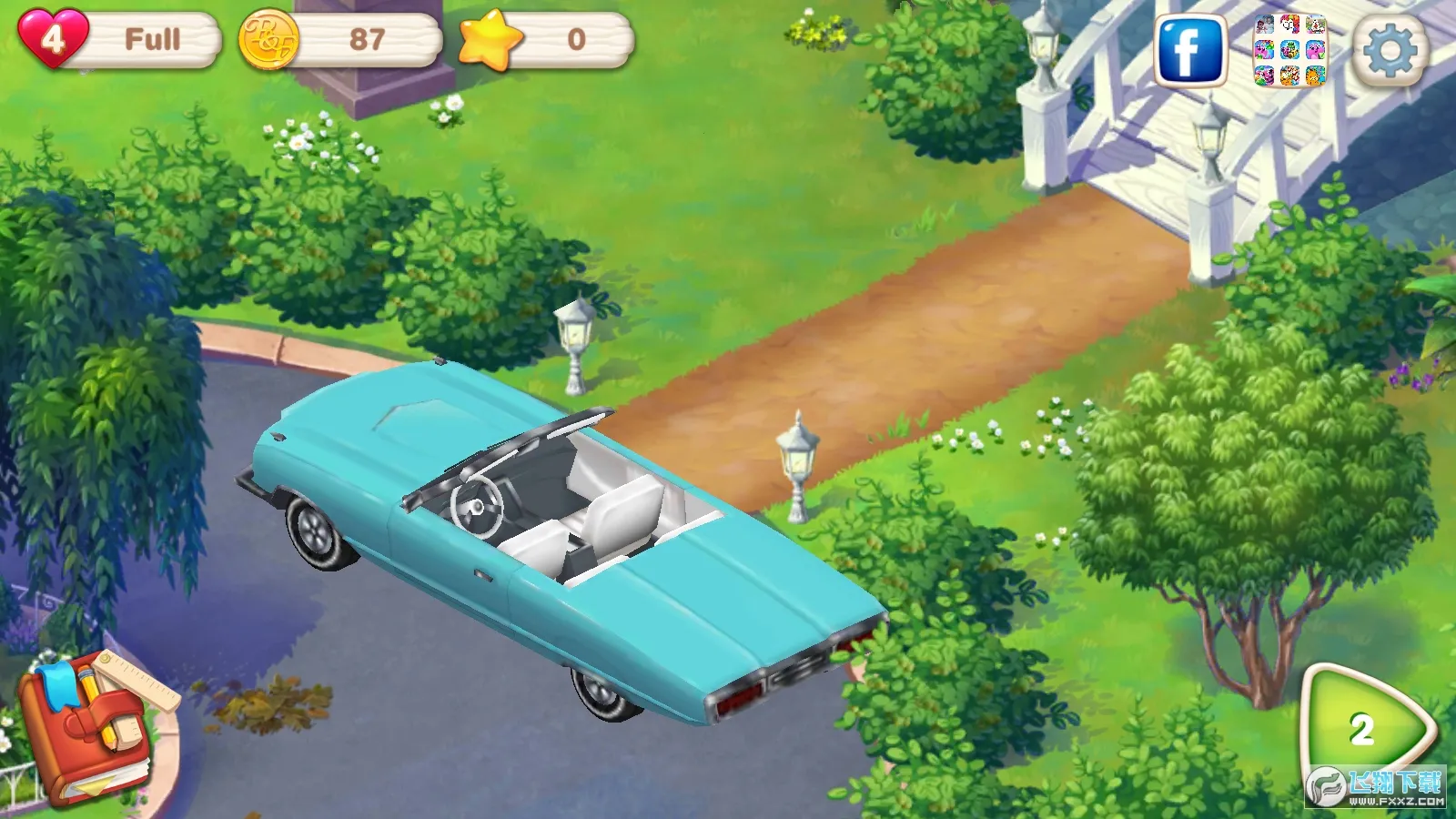Tap the Facebook connect button

click(x=1188, y=51)
